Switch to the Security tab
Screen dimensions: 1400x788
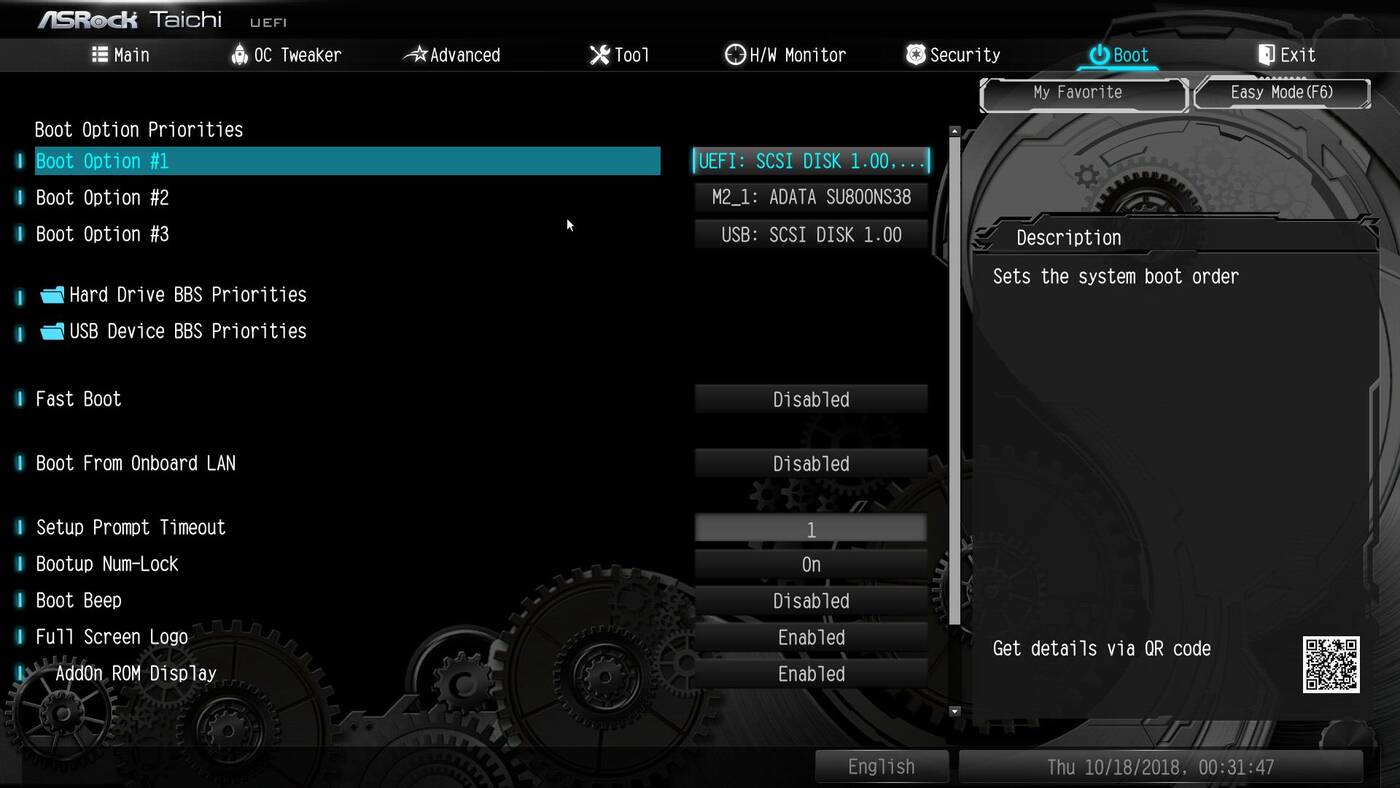(x=952, y=55)
